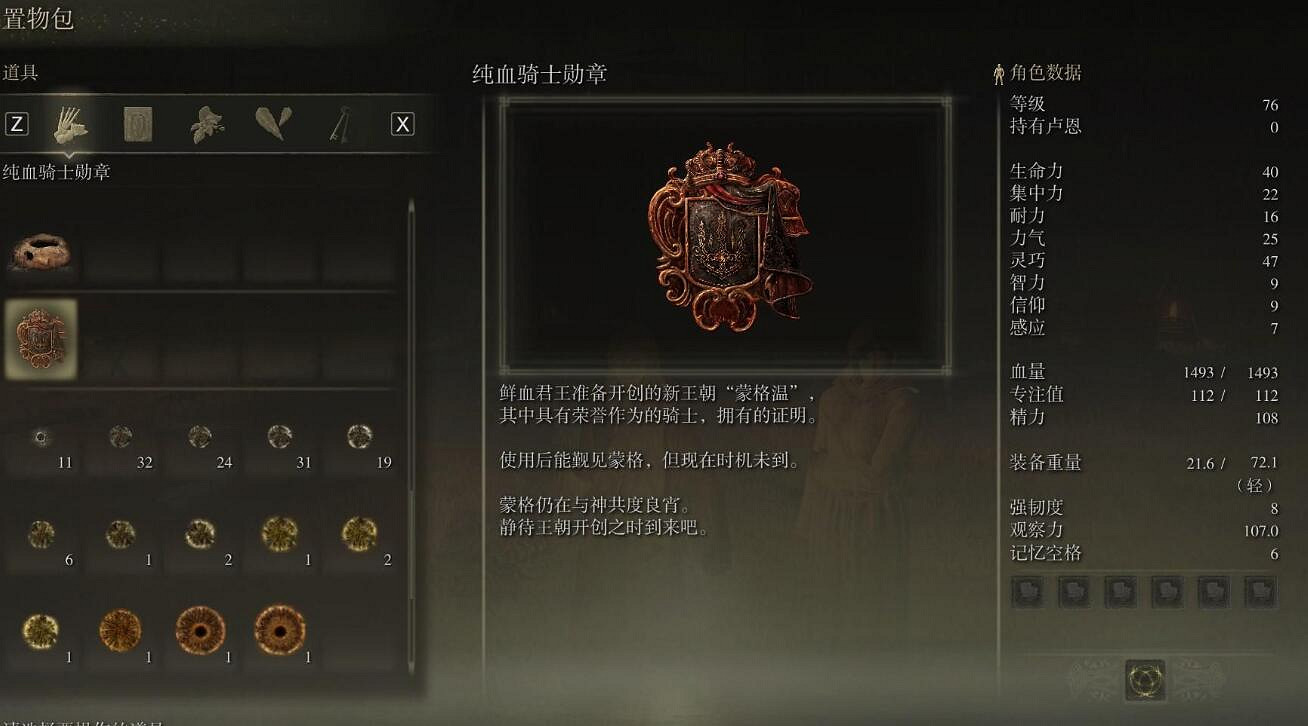Select the rune with quantity 6
Screen dimensions: 1308x726
41,535
